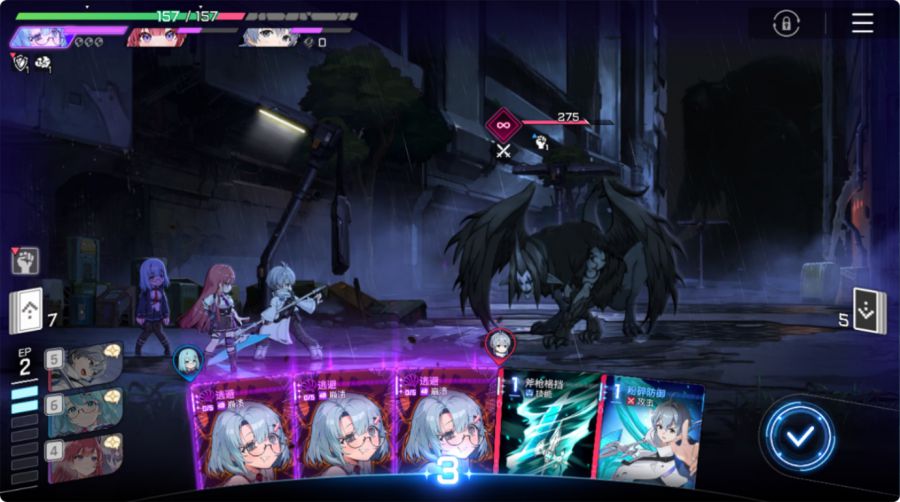Confirm the turn with the checkmark button
Image resolution: width=900 pixels, height=502 pixels.
click(798, 434)
